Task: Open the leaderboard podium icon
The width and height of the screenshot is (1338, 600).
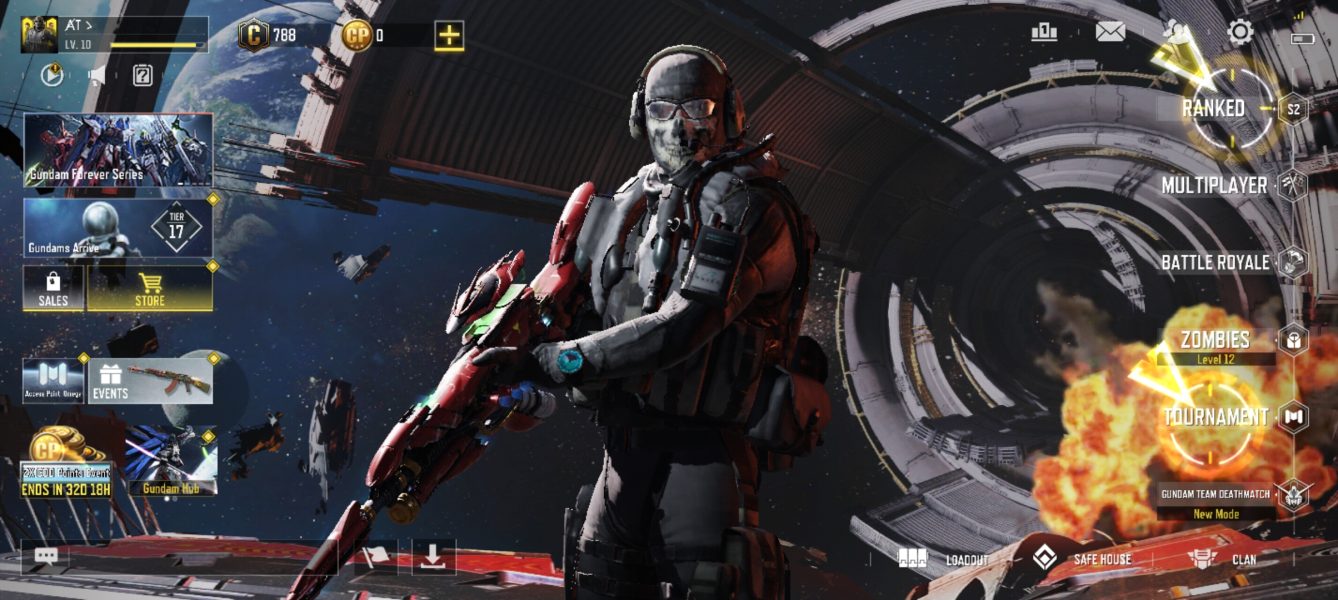Action: 1044,32
